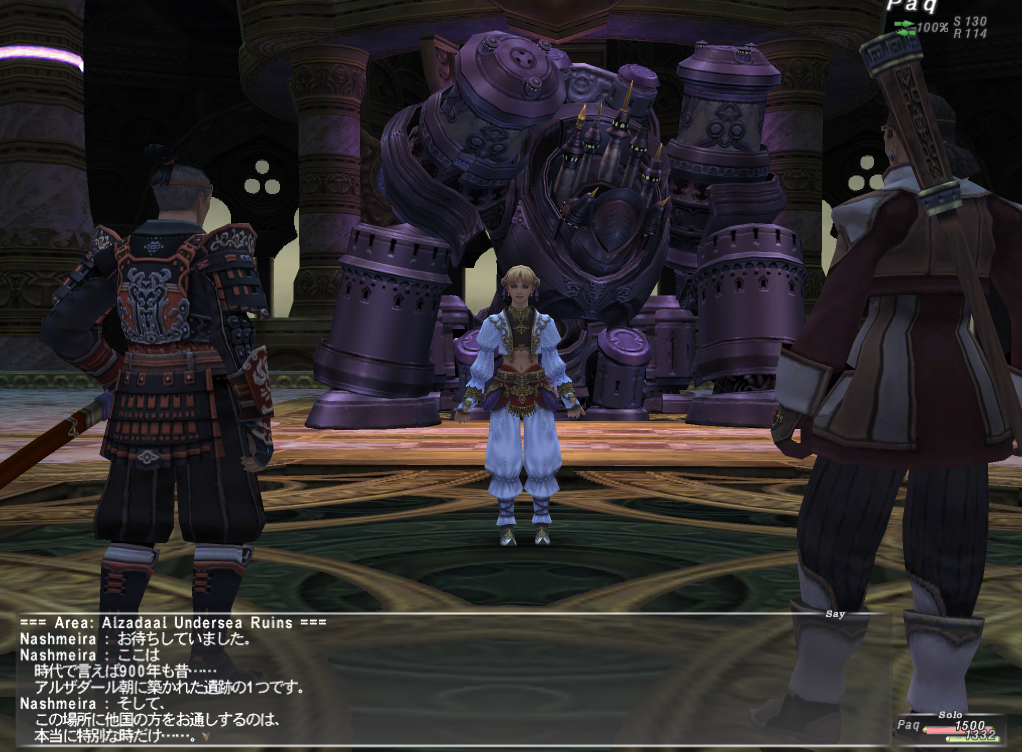1022x752 pixels.
Task: Click the chat log window
Action: [450, 680]
